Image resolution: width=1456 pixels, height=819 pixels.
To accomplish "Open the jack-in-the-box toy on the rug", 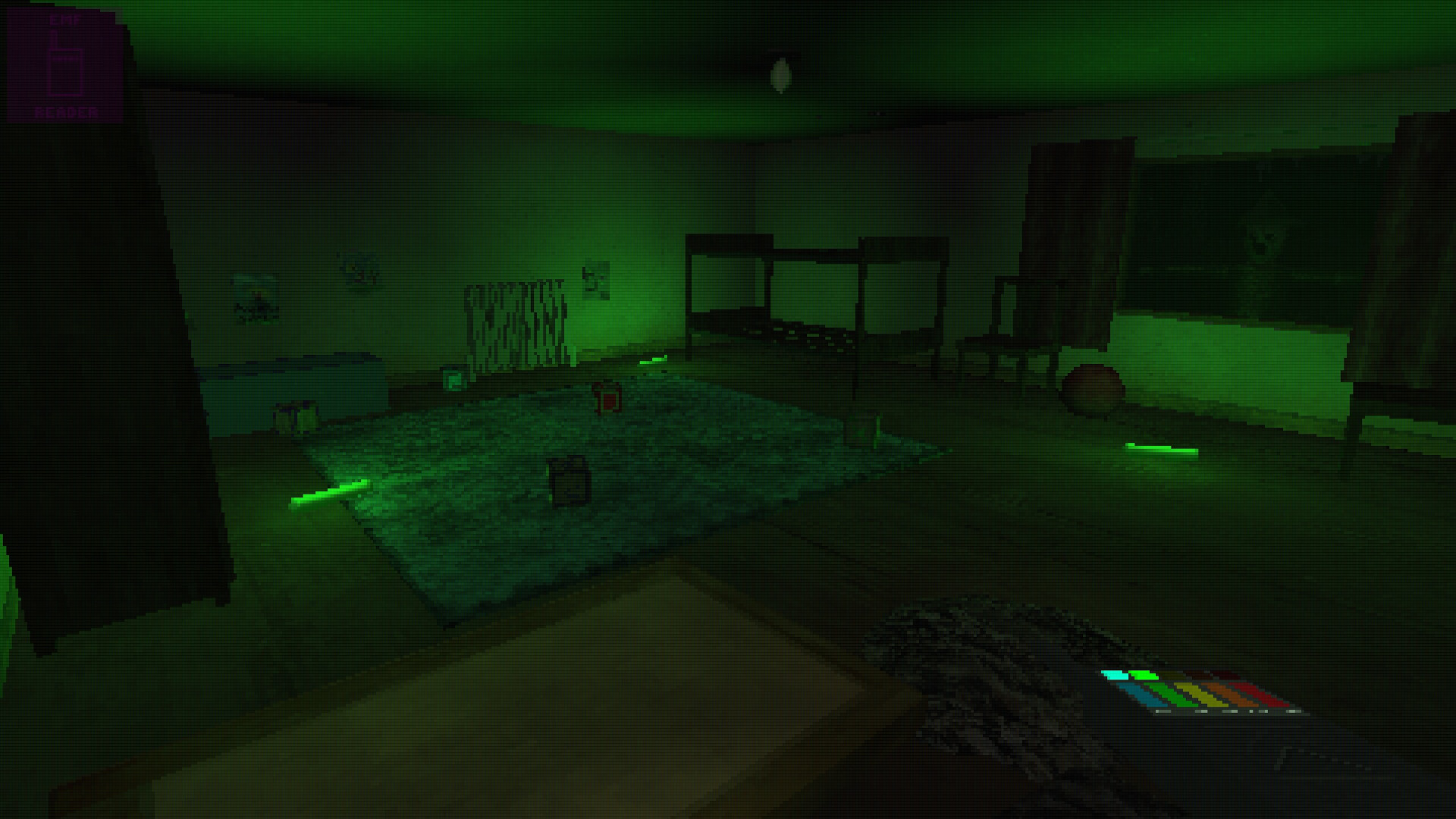I will (x=569, y=478).
